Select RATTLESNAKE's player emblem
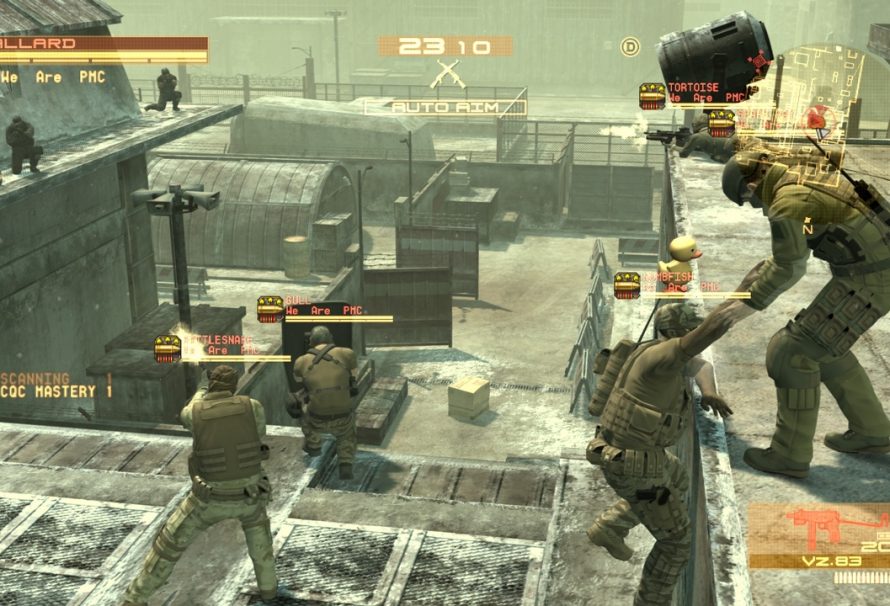 tap(167, 348)
